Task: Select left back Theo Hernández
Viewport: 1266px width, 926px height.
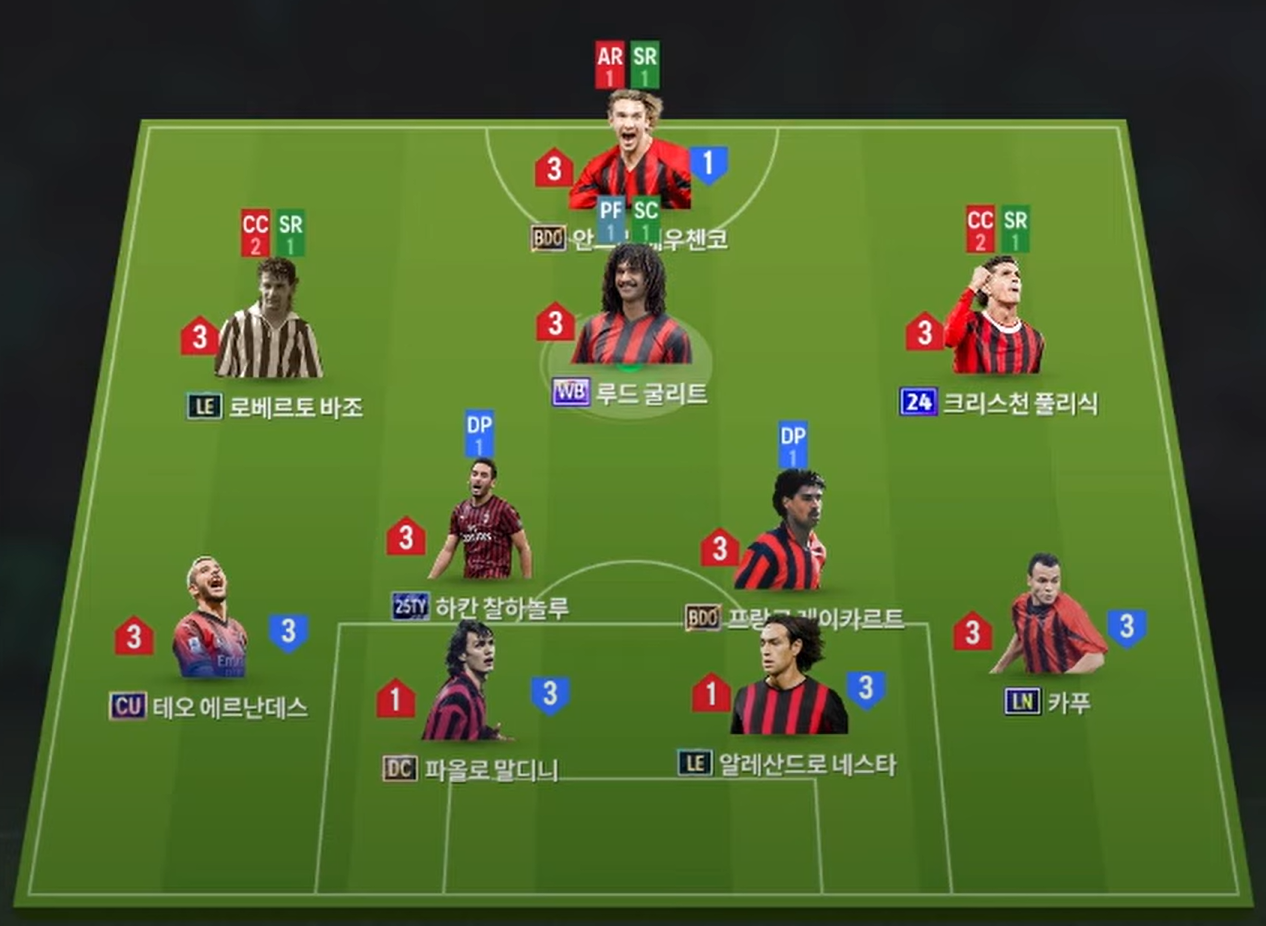Action: pos(208,622)
